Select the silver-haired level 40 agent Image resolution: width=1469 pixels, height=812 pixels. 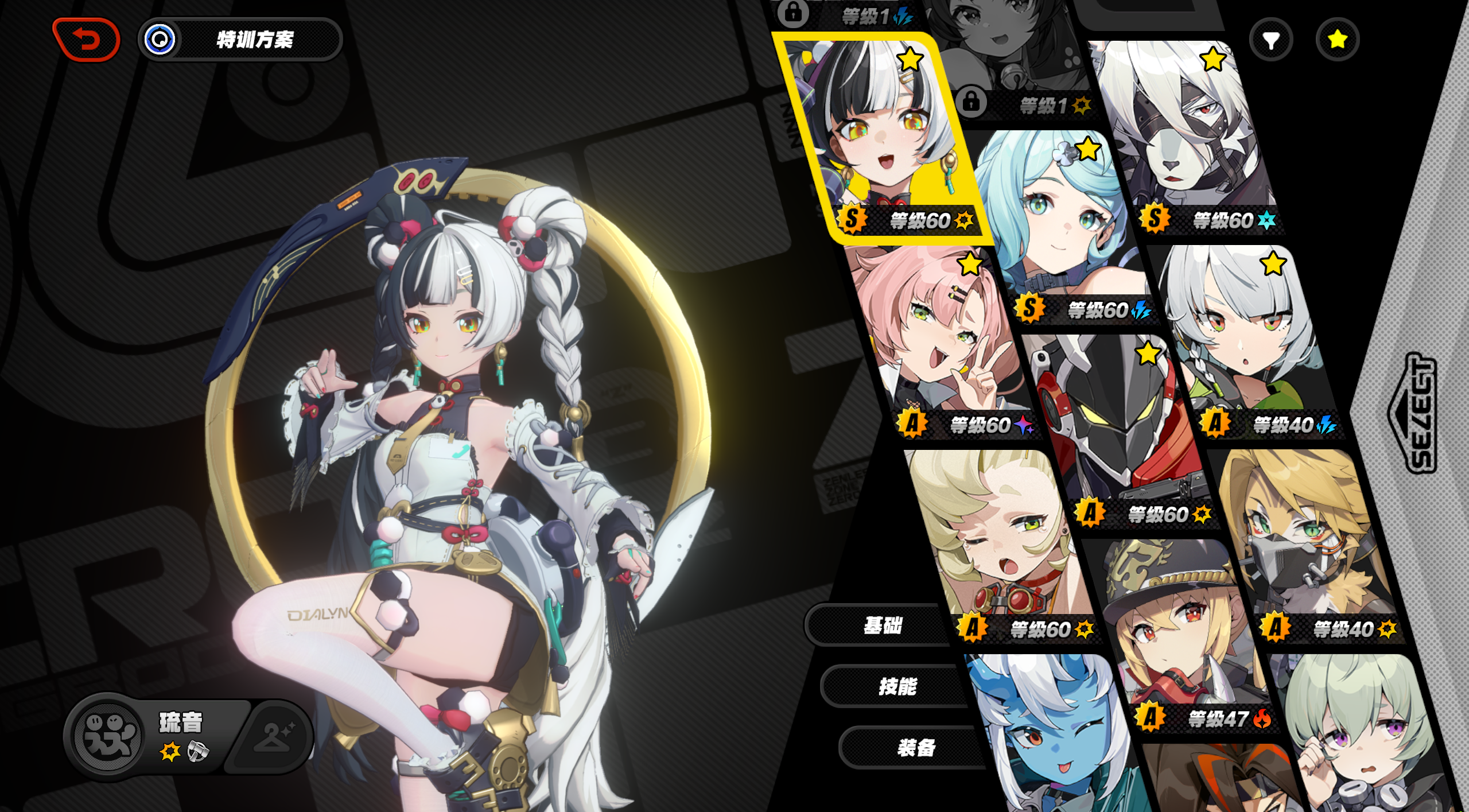click(1245, 339)
